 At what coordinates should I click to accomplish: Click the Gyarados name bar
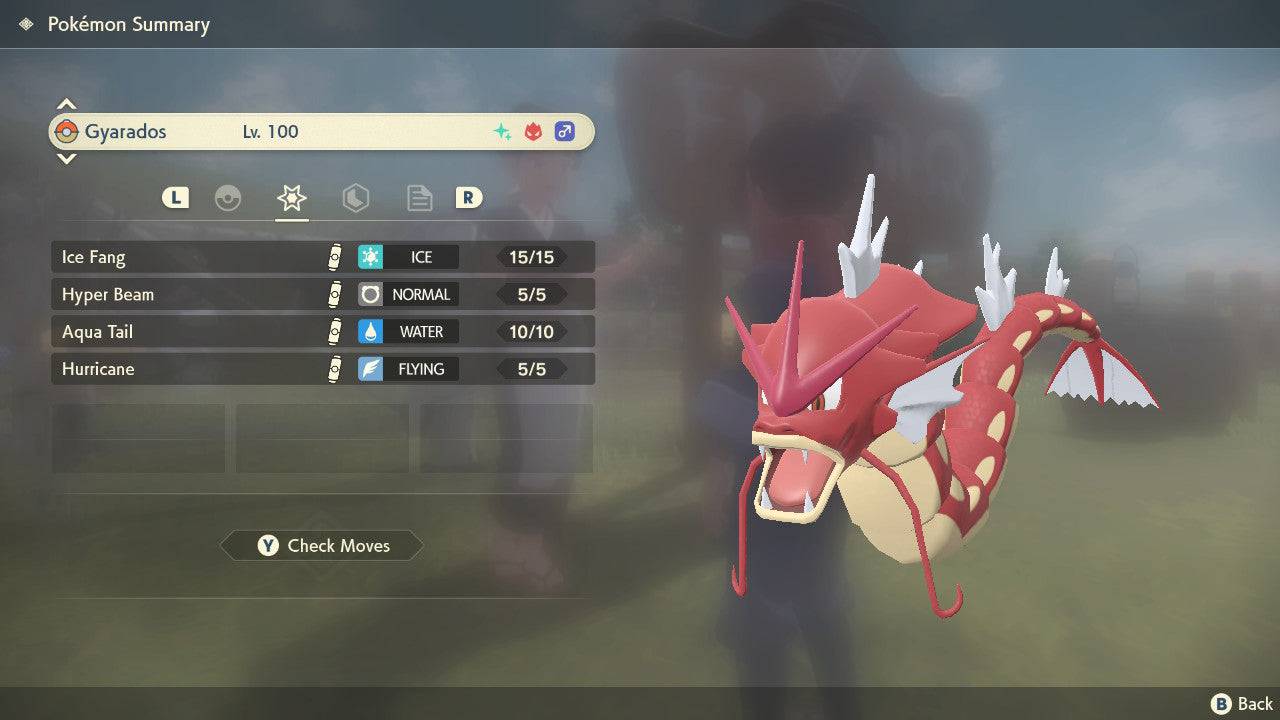coord(322,132)
